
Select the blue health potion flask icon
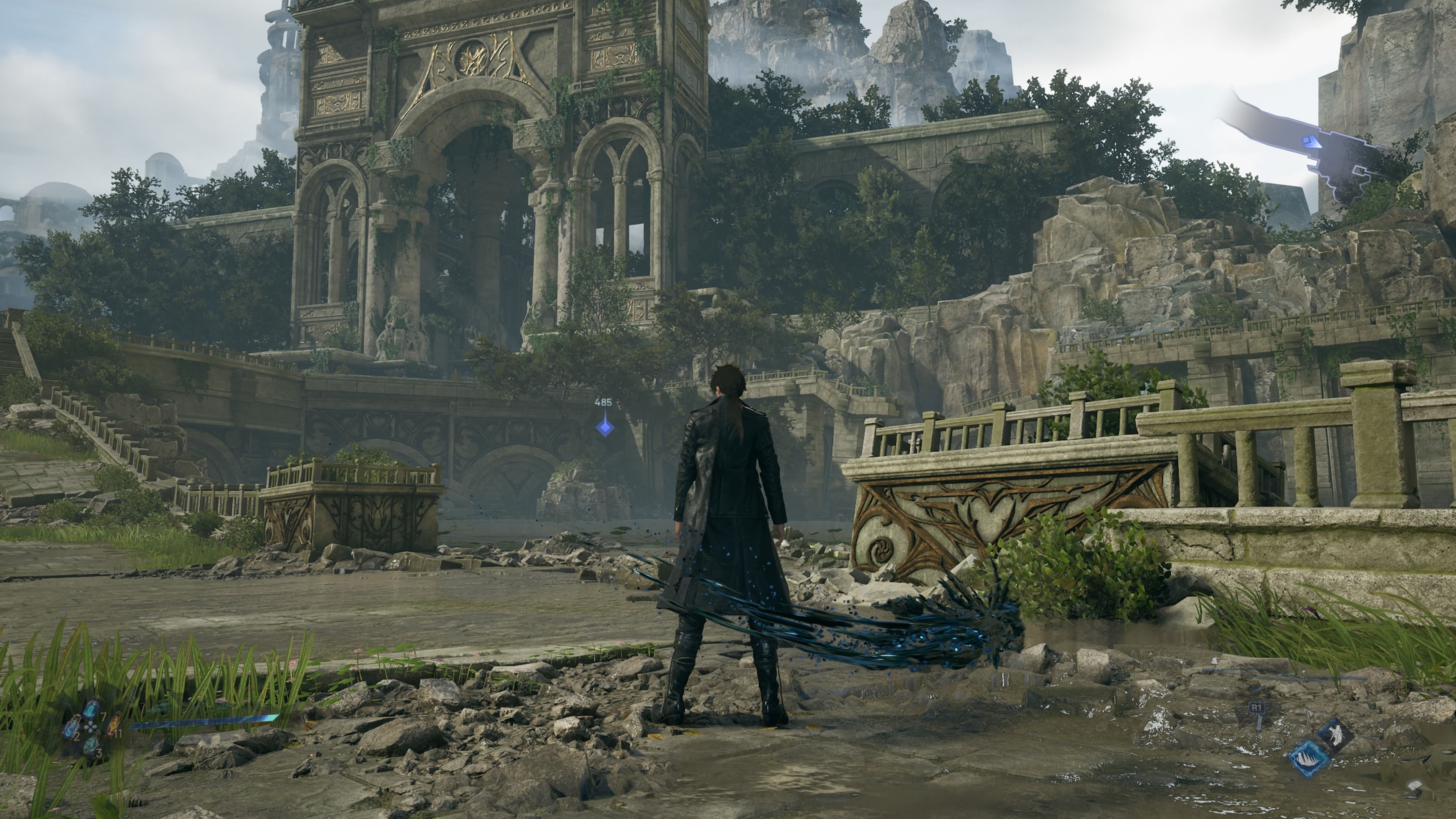pyautogui.click(x=91, y=709)
